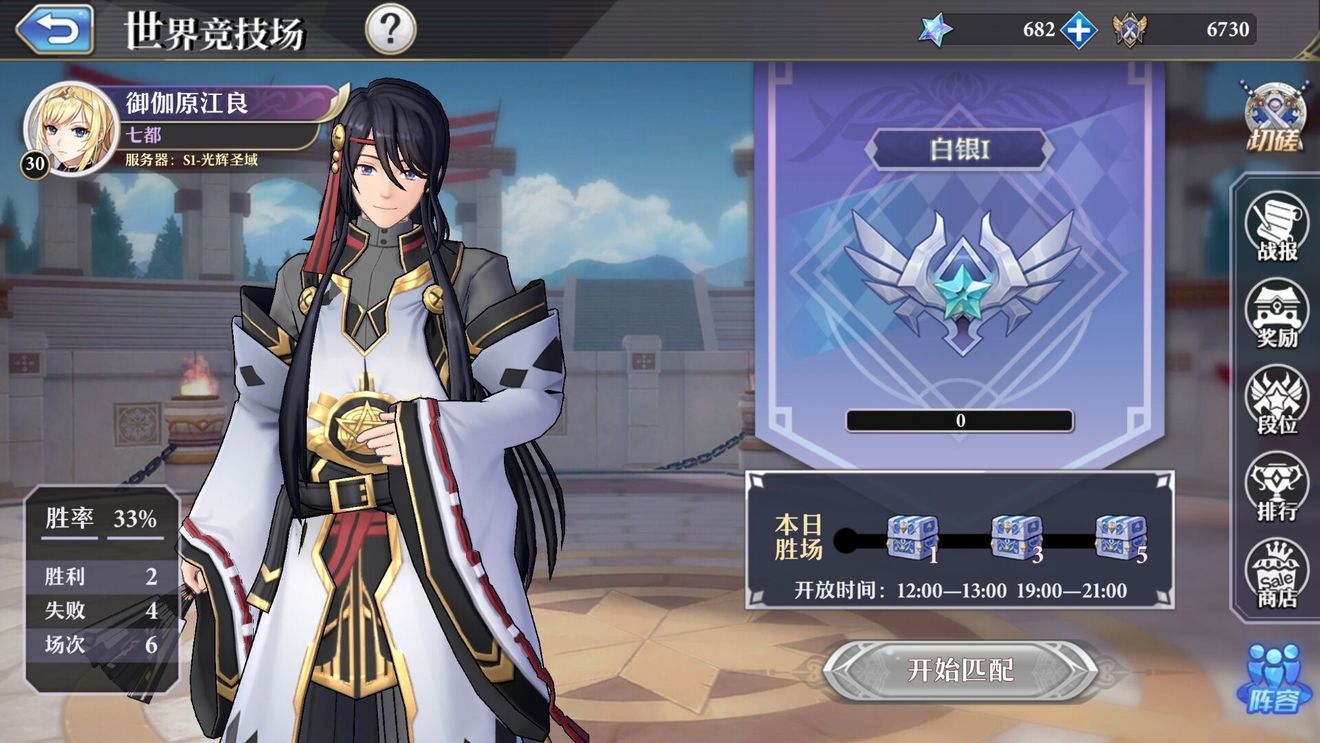The height and width of the screenshot is (743, 1320).
Task: Show the 段位 rank tiers
Action: 1277,400
